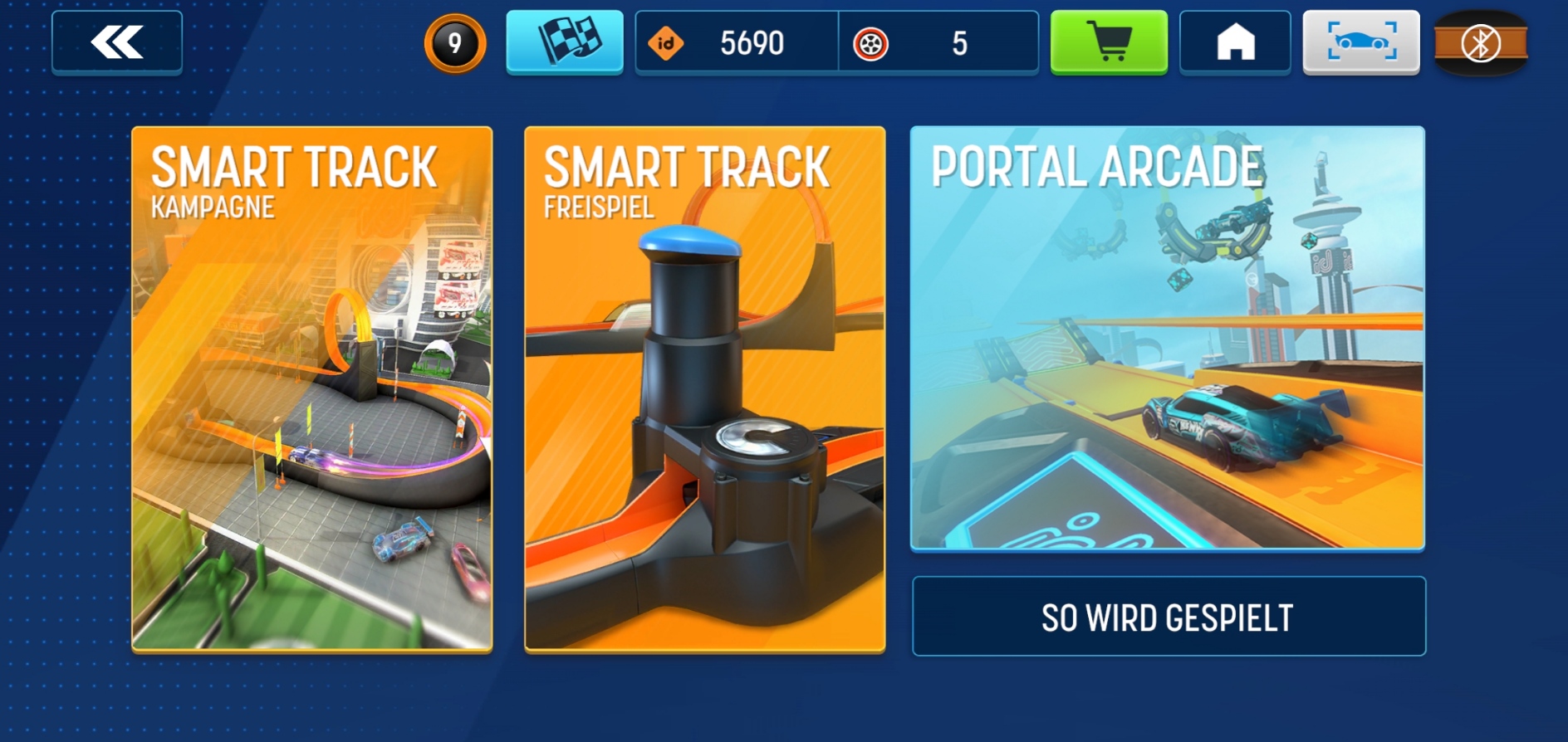The image size is (1568, 742).
Task: Select Smart Track Kampagne mode
Action: click(312, 388)
